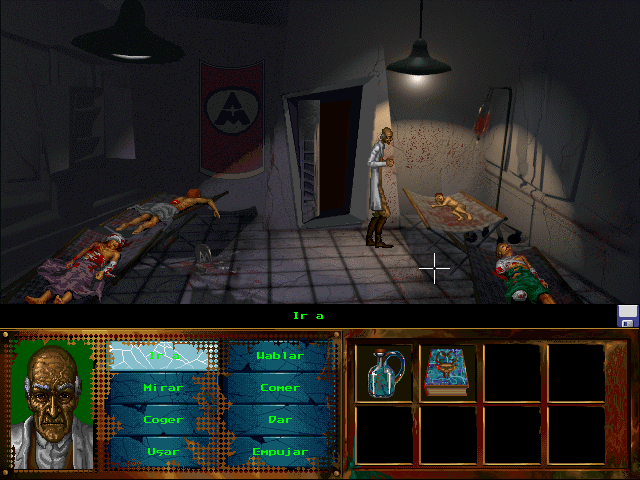Select the glass bottle in the inventory
The image size is (640, 480).
pos(385,371)
